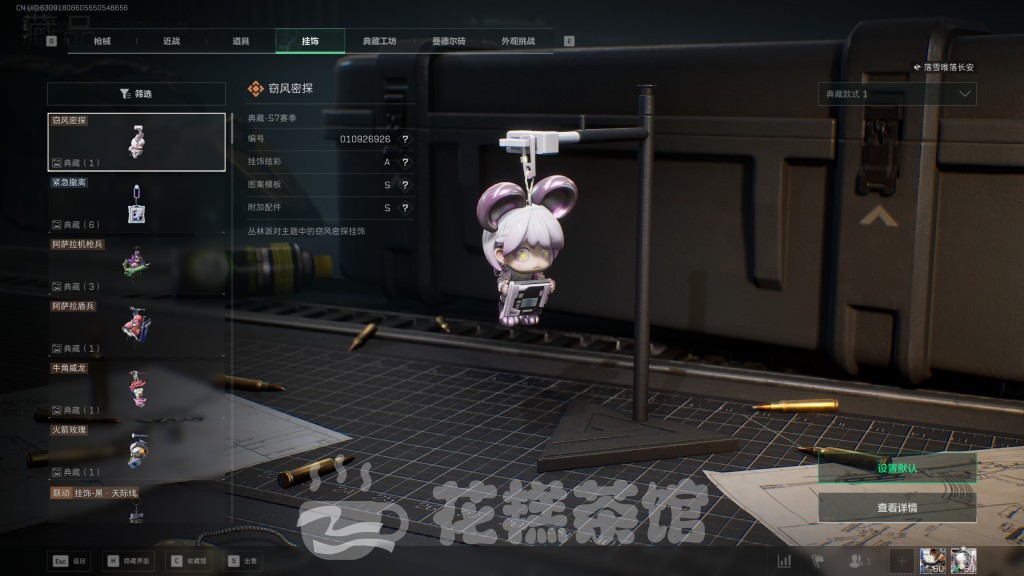Open the 曼德尔砖 tab
The height and width of the screenshot is (576, 1024).
click(449, 41)
